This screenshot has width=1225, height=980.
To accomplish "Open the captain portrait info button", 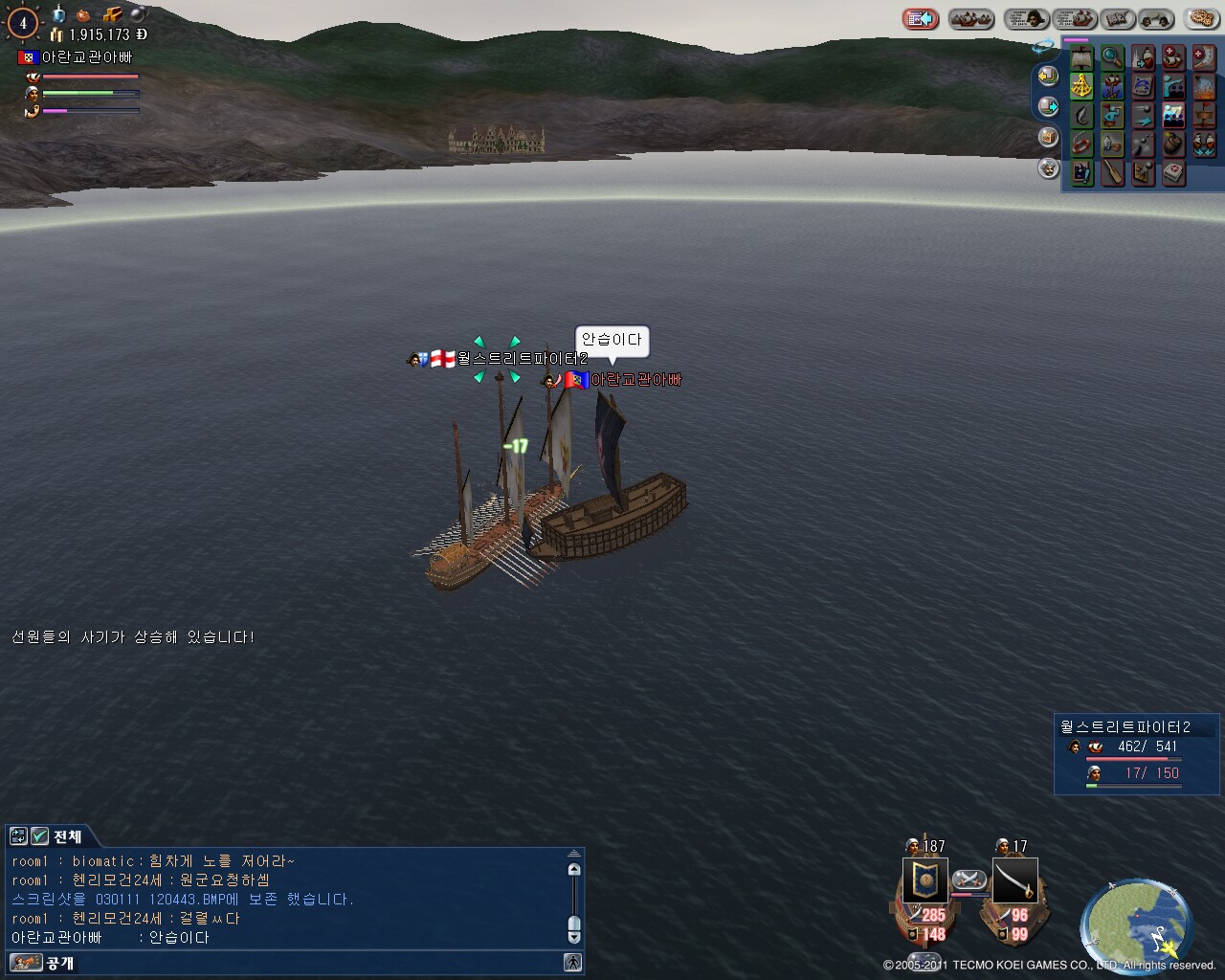I will point(1026,19).
